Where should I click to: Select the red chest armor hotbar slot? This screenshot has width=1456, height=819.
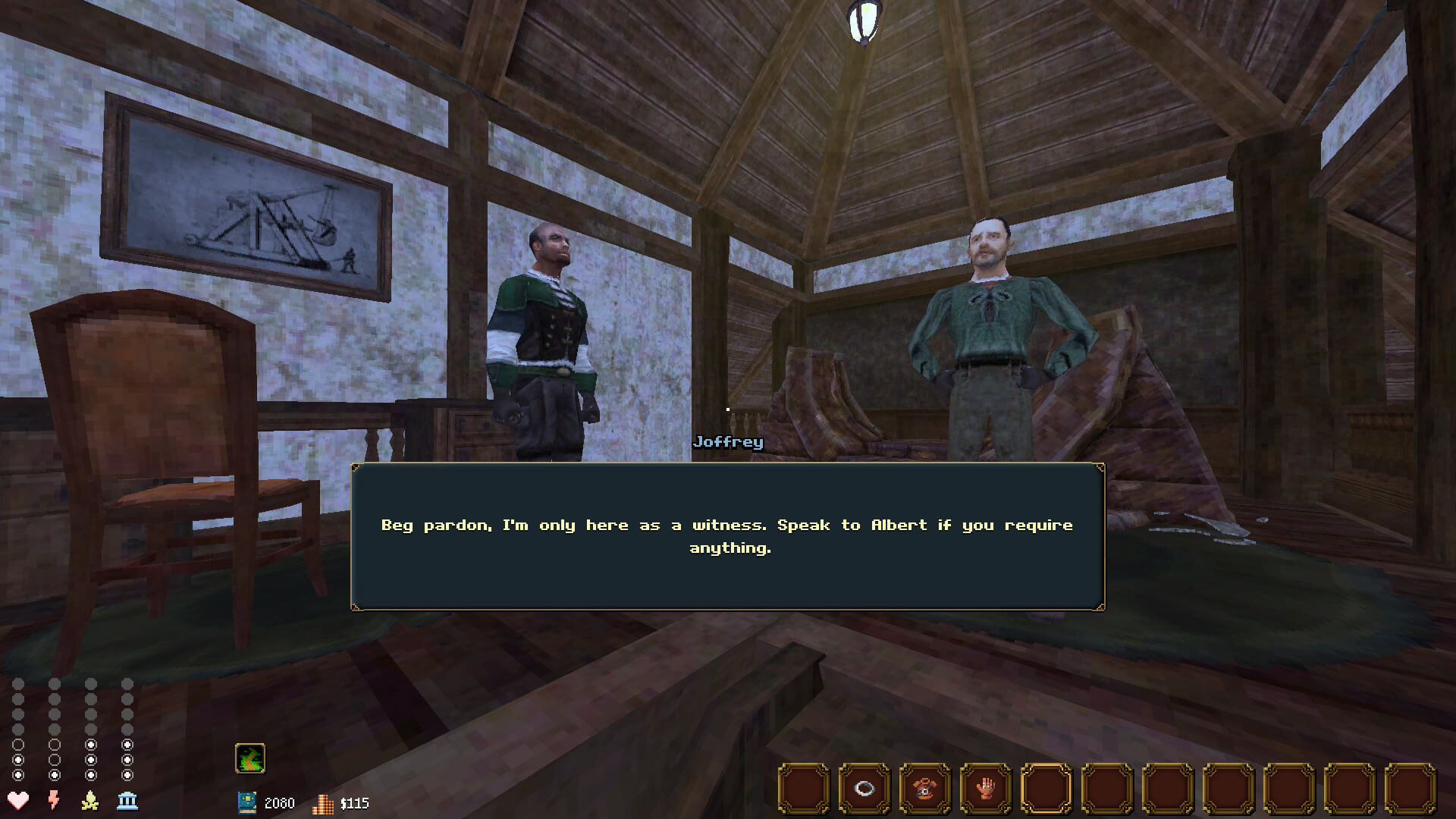(x=925, y=789)
